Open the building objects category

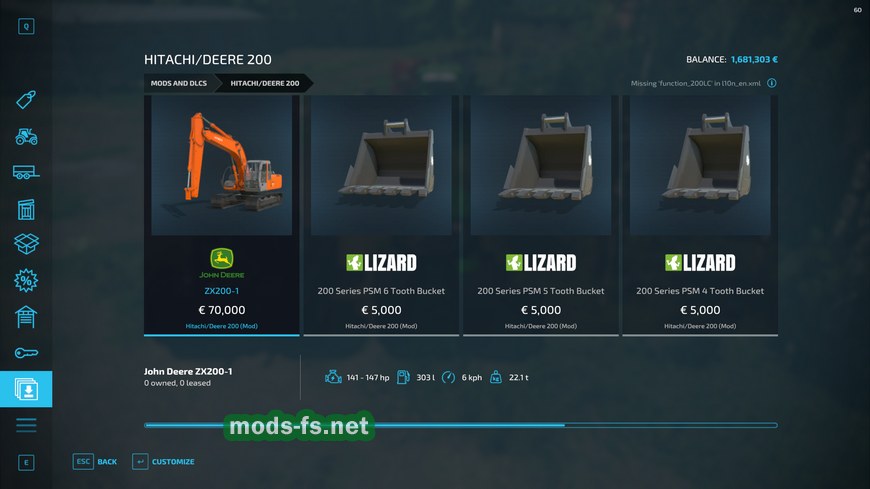click(x=26, y=209)
